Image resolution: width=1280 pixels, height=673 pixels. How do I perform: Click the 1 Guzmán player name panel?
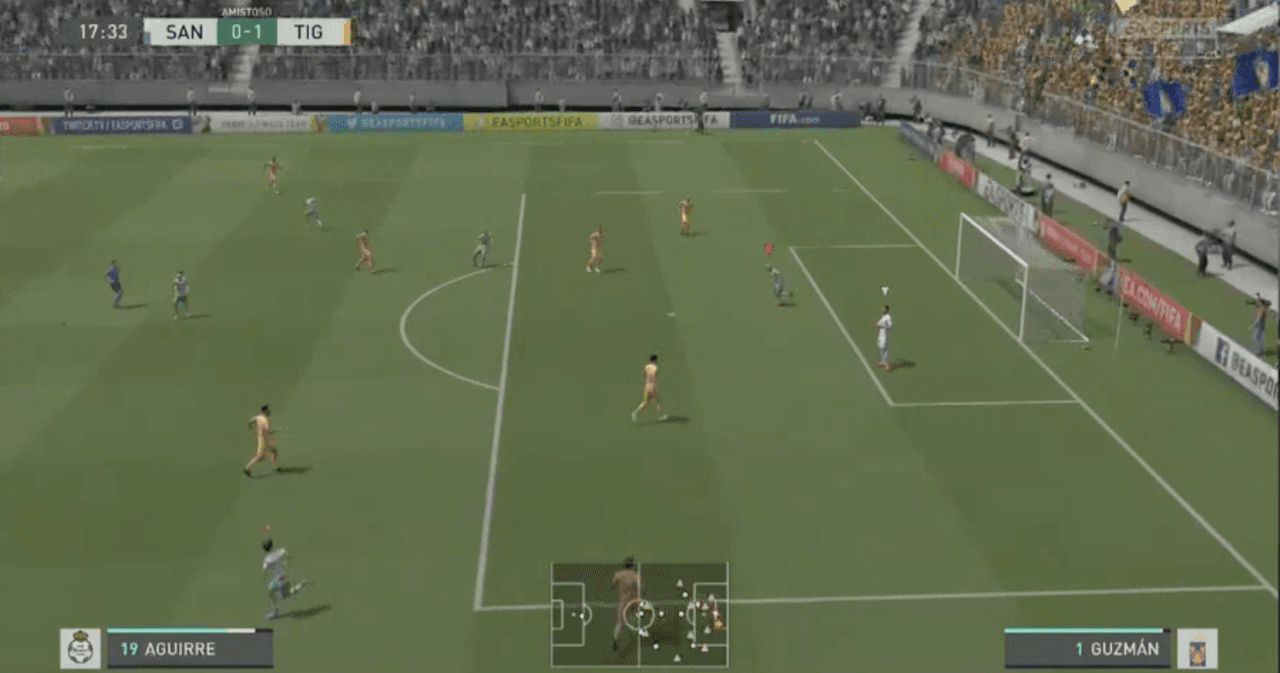1087,649
